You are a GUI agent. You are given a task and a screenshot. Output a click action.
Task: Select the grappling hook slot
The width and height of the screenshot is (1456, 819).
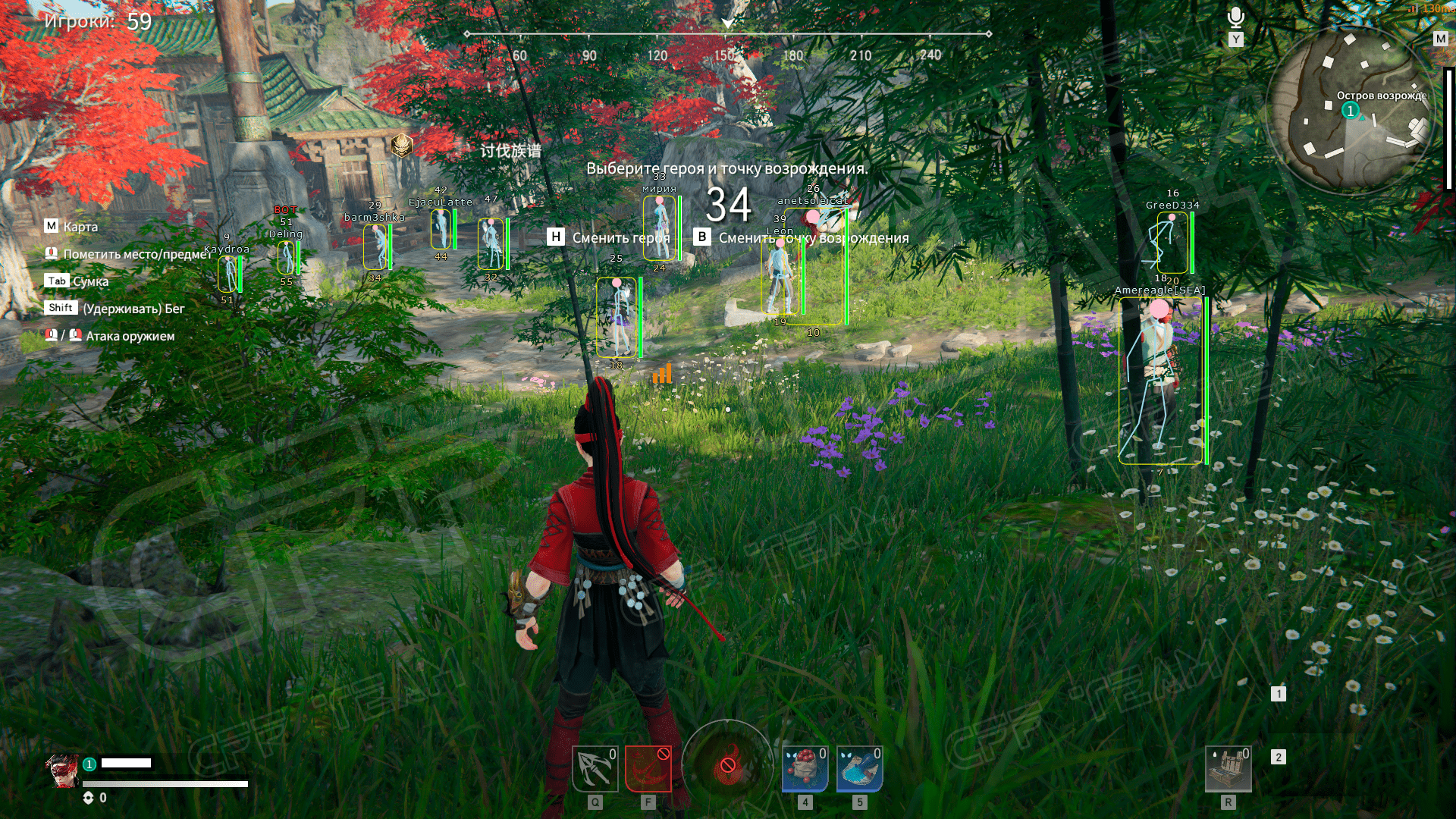point(595,768)
